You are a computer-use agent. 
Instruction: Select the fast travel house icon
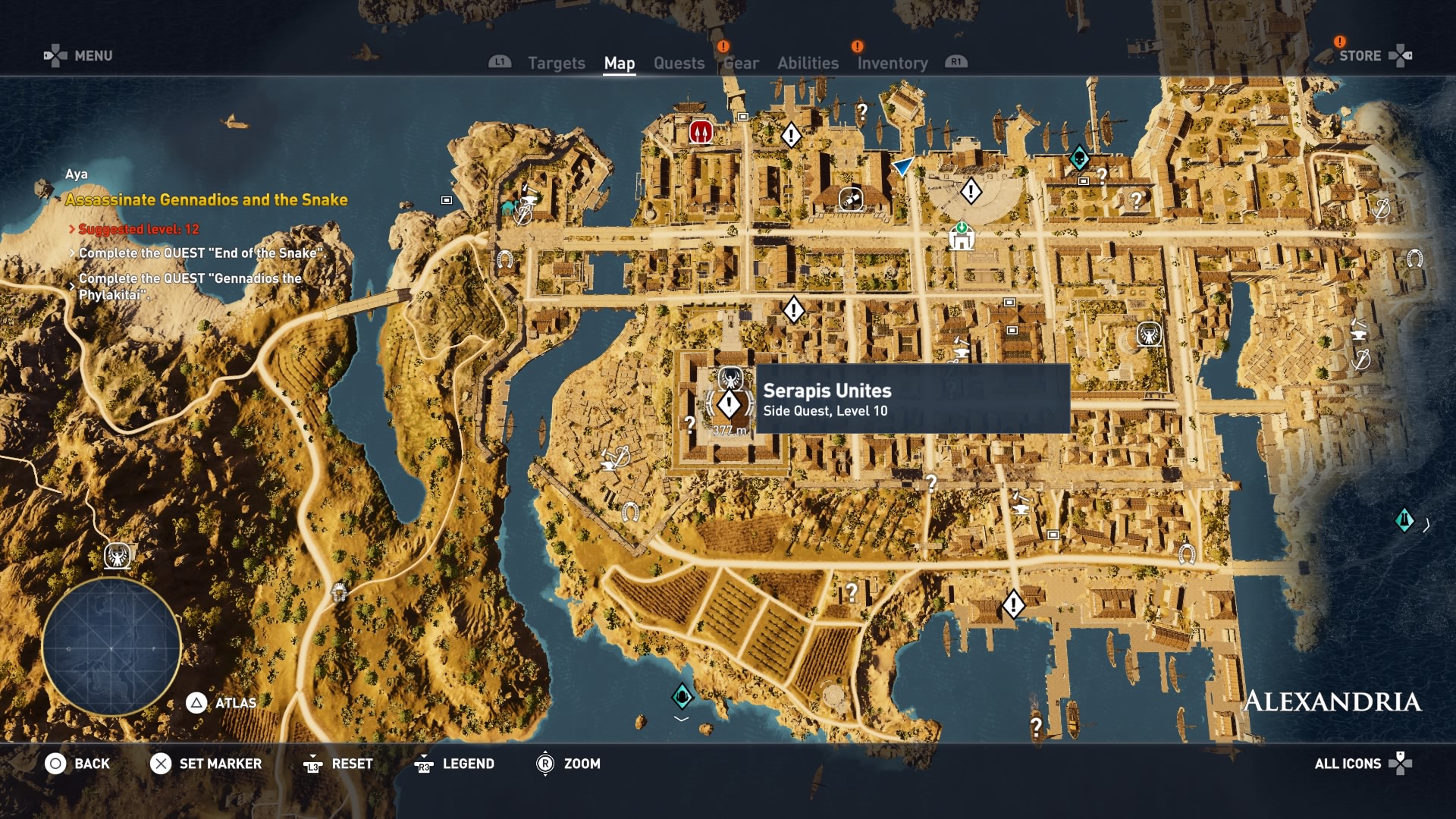[x=961, y=238]
